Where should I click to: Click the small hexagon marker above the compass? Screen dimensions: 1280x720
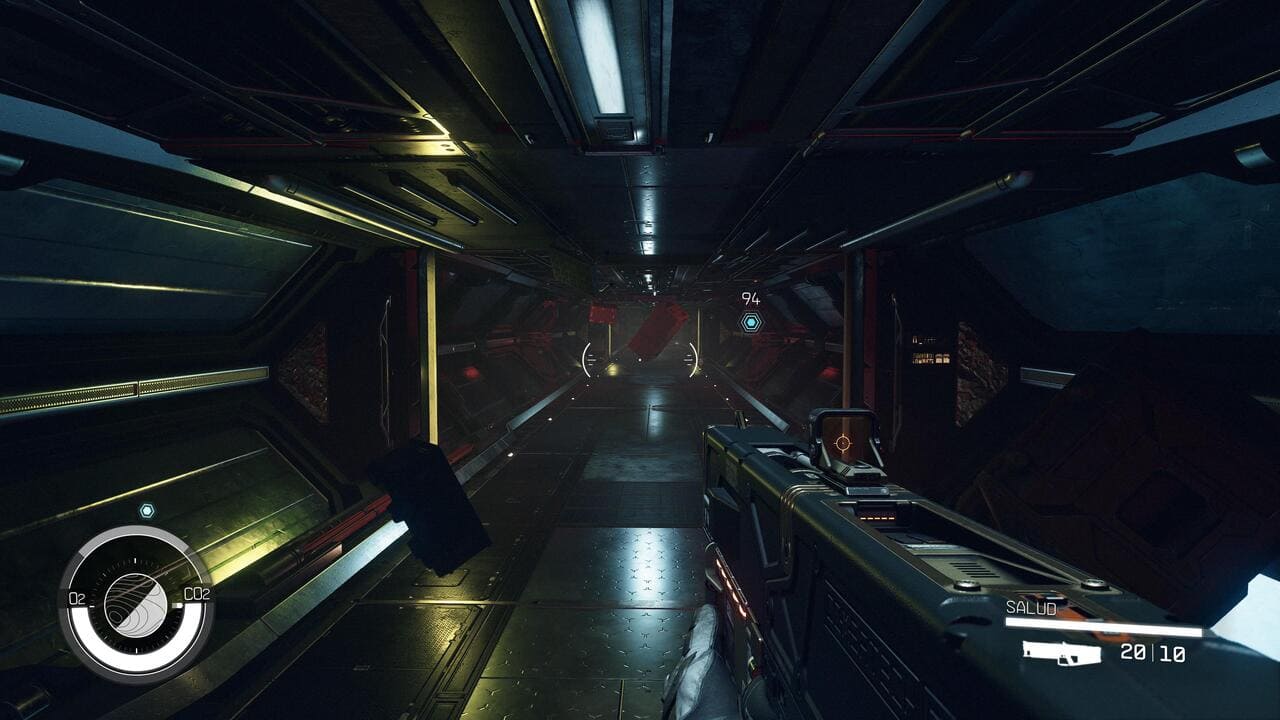coord(147,510)
